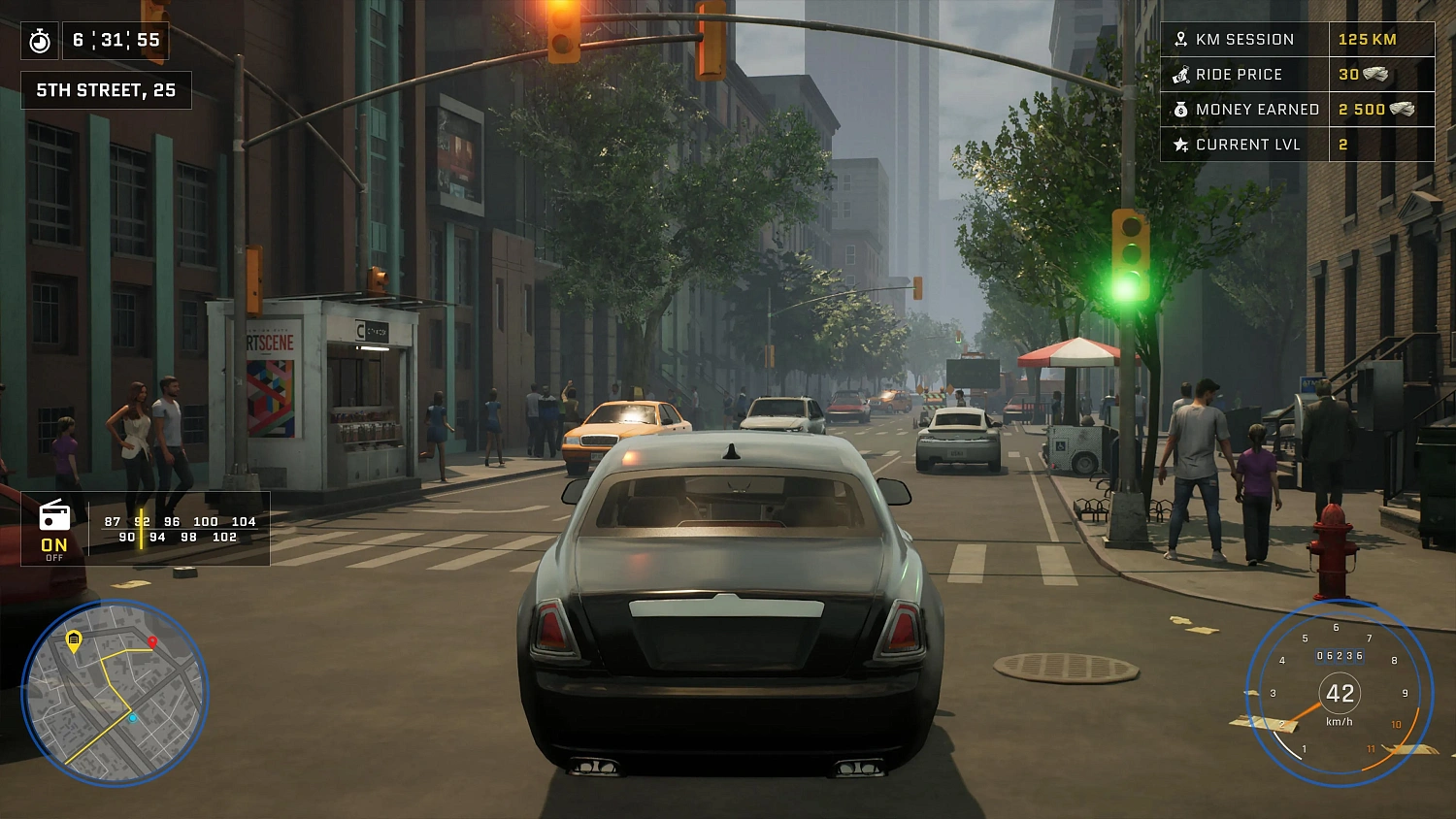The image size is (1456, 819).
Task: Click the 6:31:55 session timer display
Action: (115, 41)
